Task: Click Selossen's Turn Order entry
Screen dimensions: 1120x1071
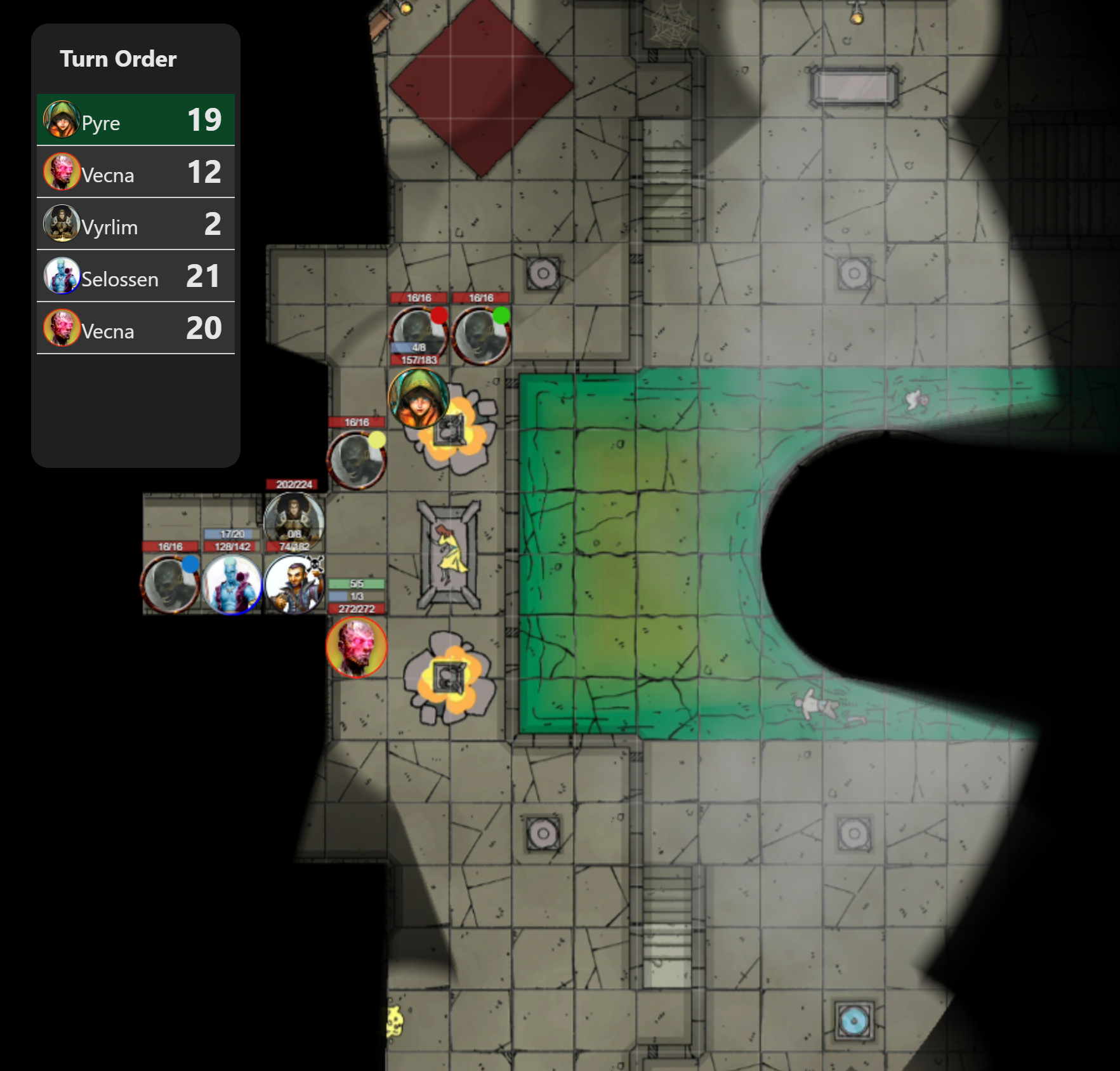Action: pyautogui.click(x=135, y=276)
